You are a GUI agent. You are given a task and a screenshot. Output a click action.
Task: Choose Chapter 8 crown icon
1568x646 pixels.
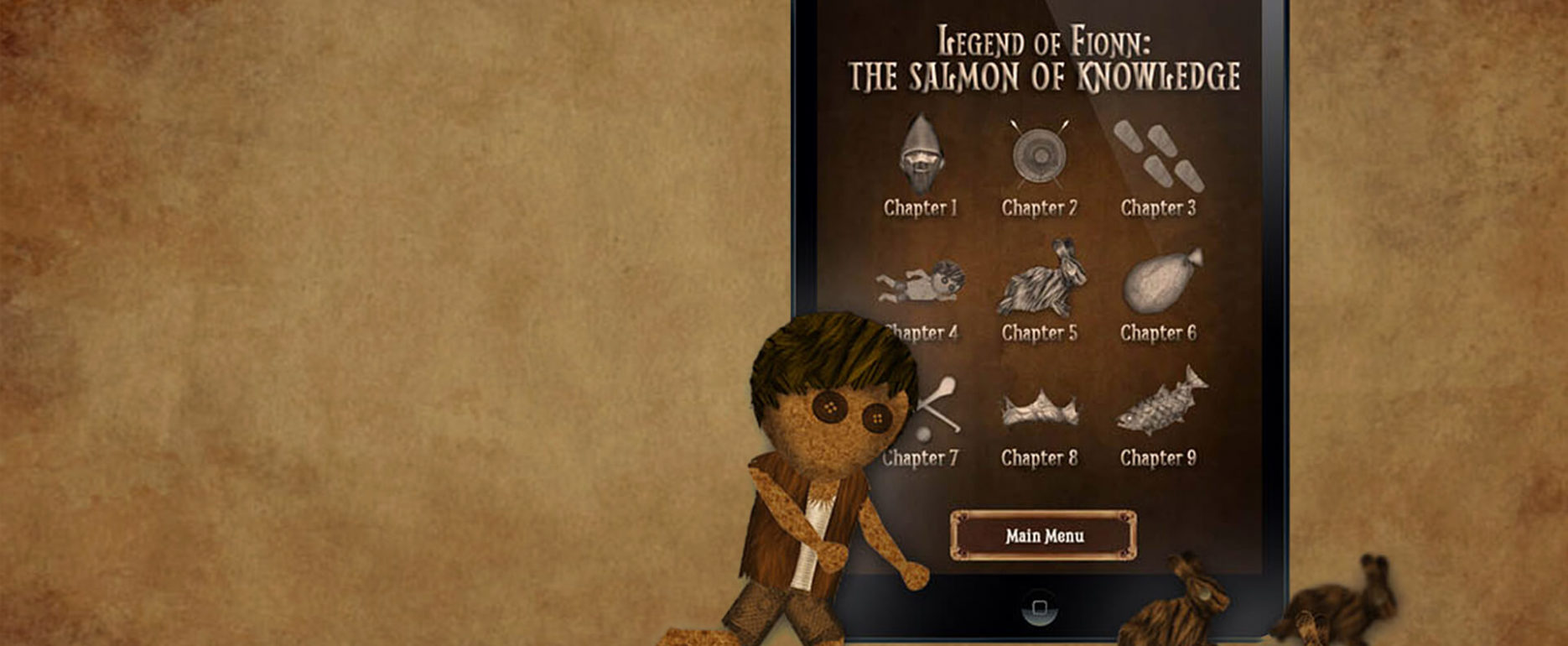click(x=1039, y=409)
